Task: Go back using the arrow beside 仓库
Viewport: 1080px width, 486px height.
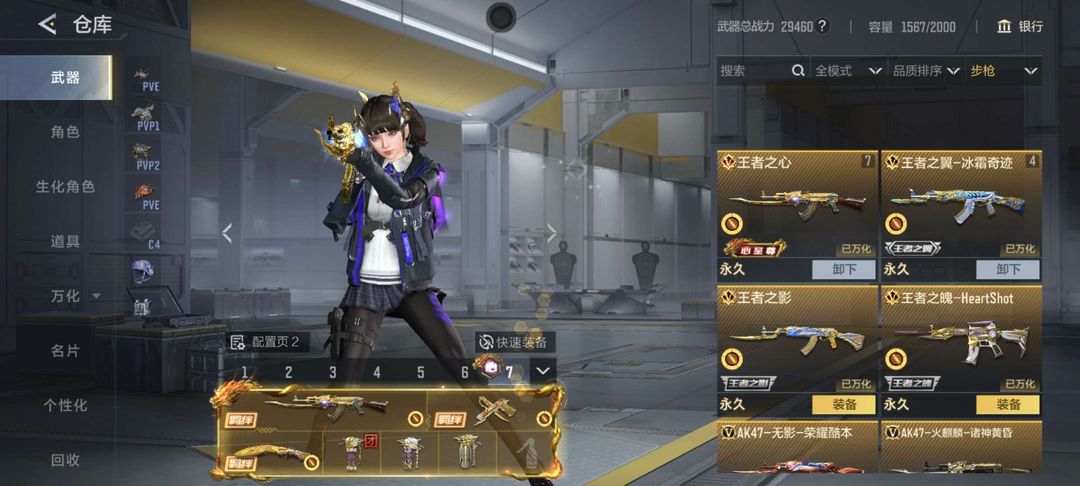Action: pos(47,24)
